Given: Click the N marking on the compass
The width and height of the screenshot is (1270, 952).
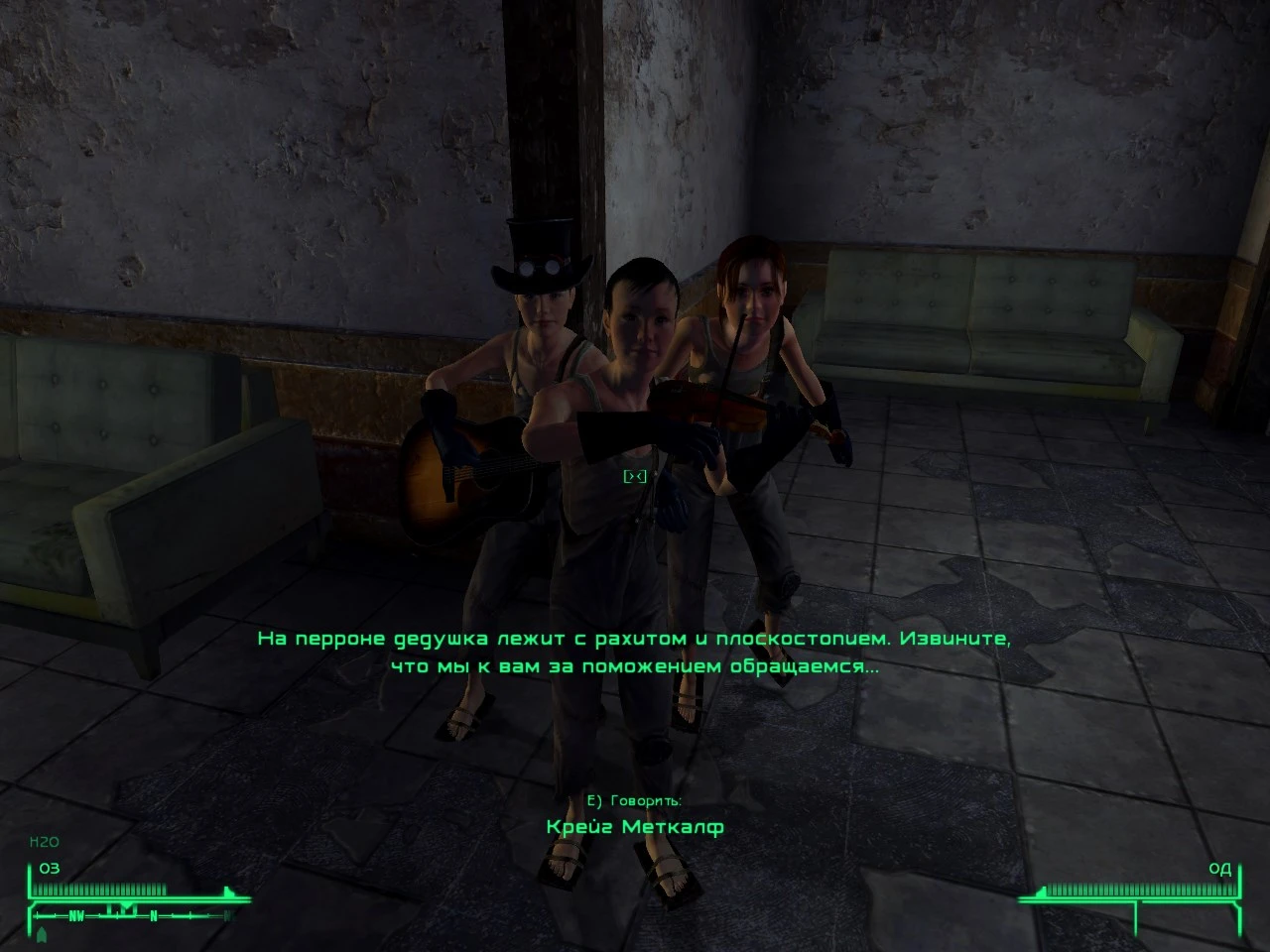Looking at the screenshot, I should [153, 915].
